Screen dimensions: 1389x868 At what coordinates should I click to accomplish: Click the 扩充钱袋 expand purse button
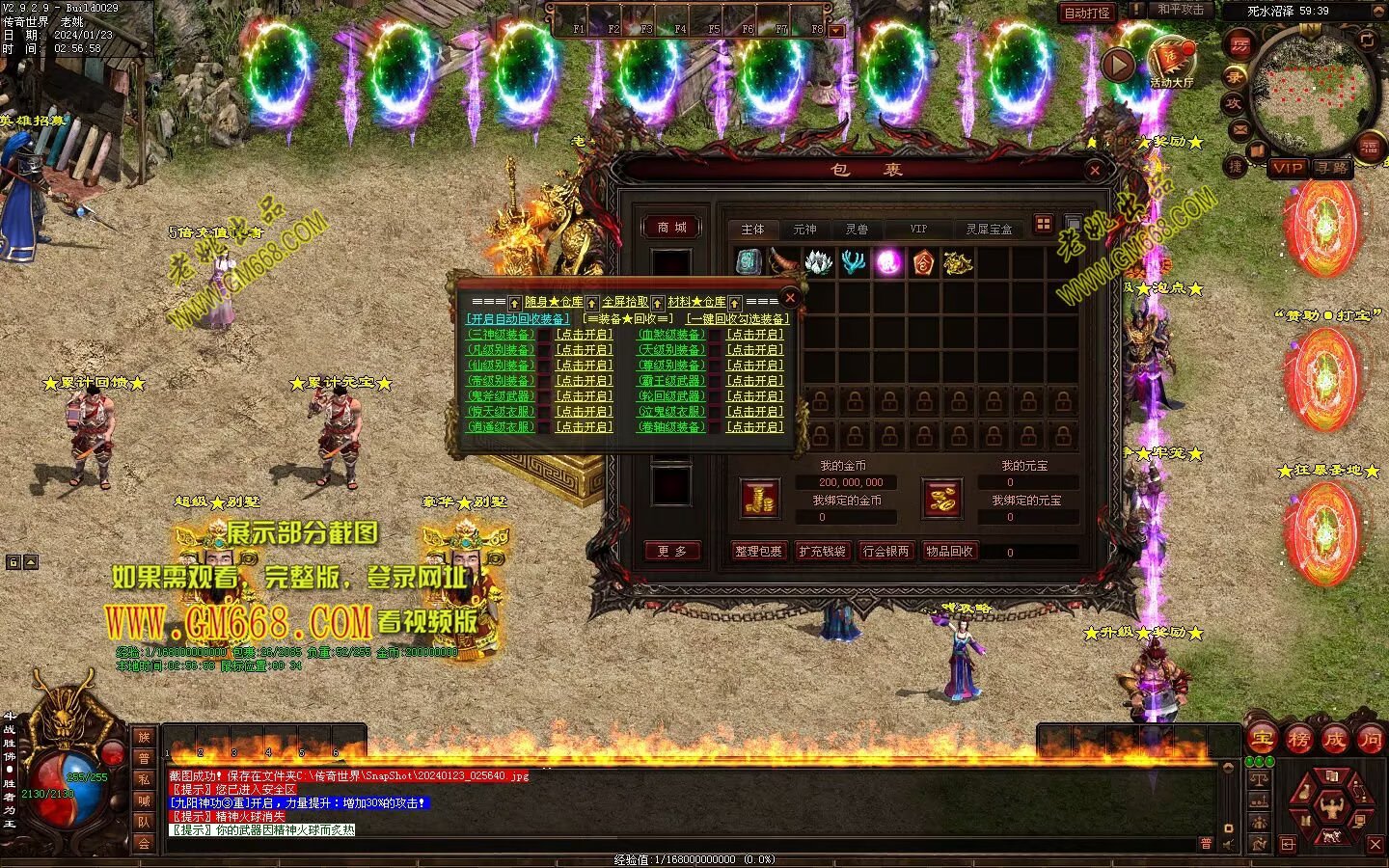[822, 552]
